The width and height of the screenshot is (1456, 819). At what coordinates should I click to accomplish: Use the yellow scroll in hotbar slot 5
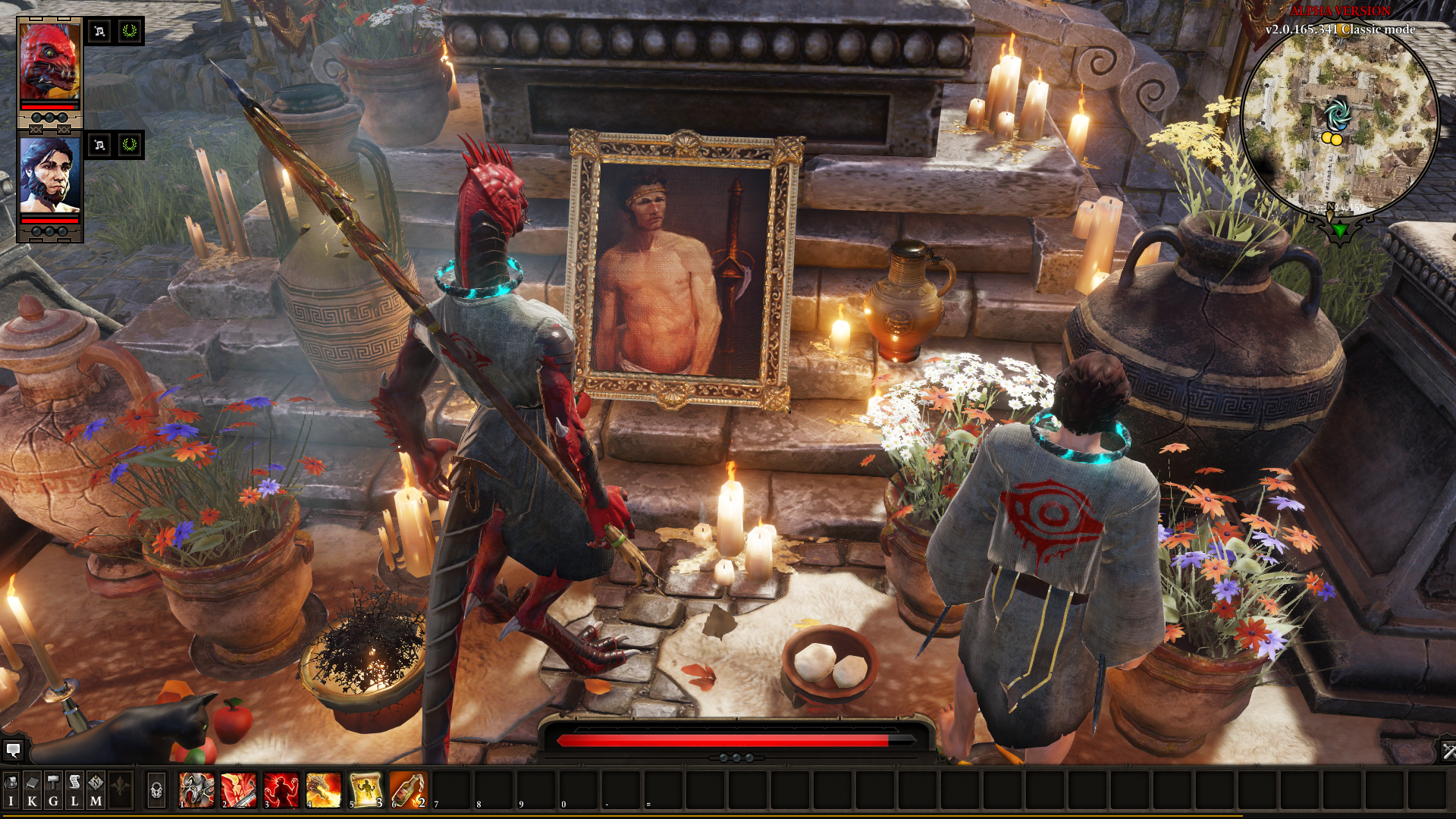click(366, 790)
